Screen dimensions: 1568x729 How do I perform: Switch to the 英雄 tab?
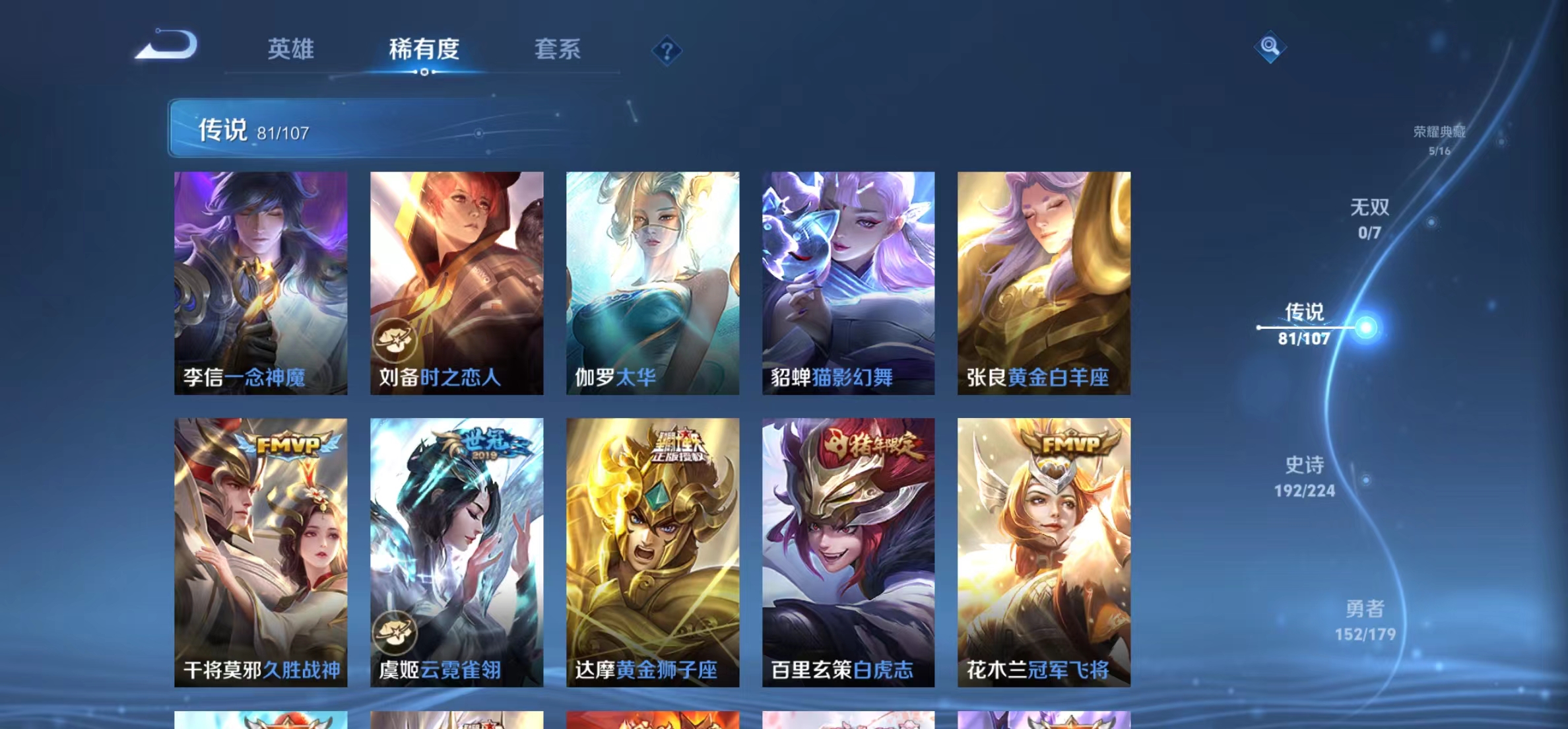pos(292,48)
